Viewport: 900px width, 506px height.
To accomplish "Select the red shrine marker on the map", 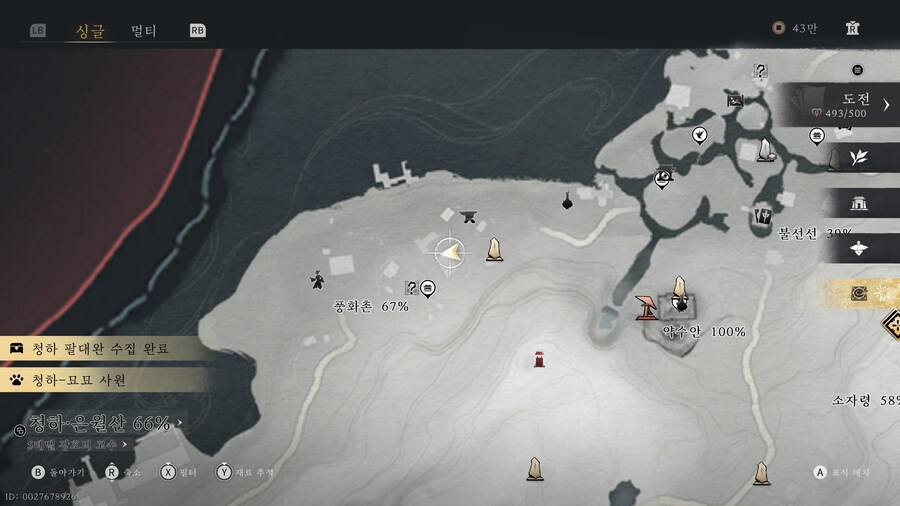I will 540,359.
